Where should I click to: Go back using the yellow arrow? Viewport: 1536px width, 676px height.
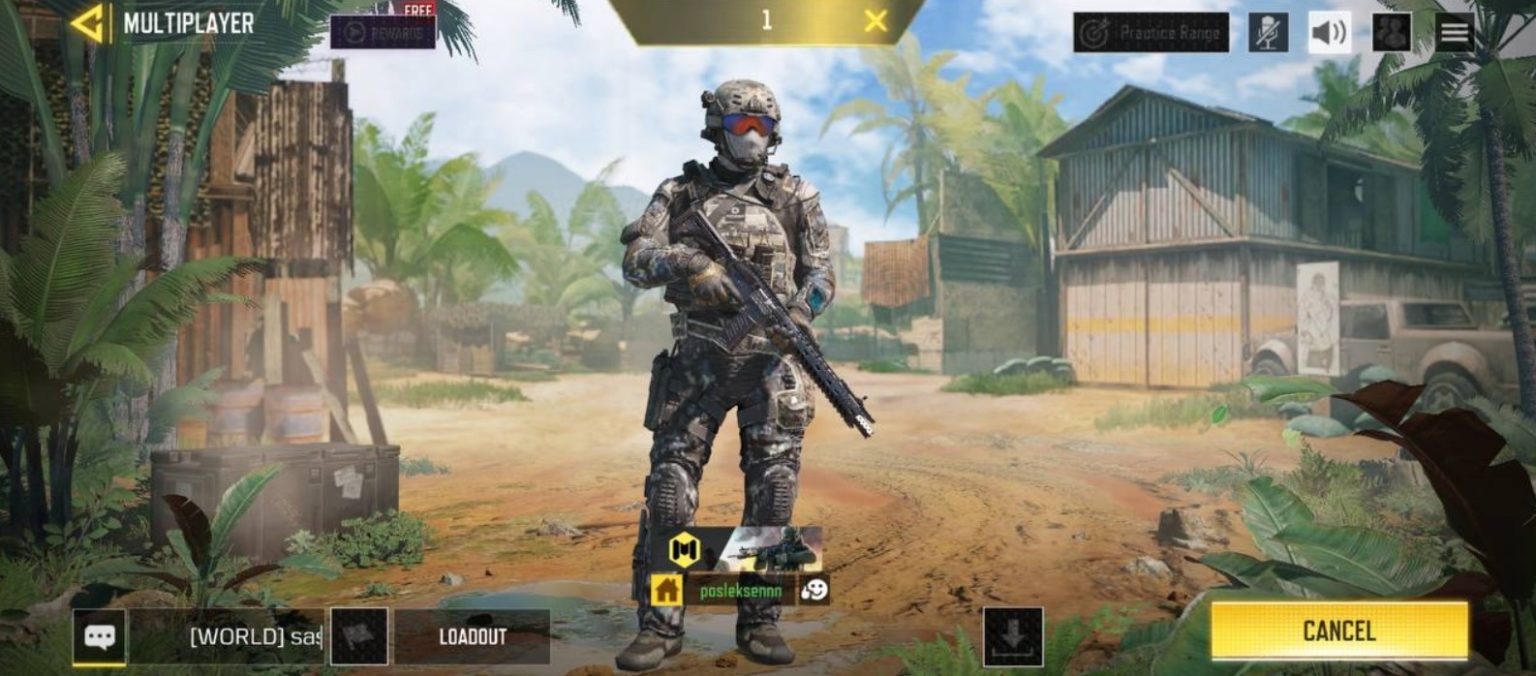[x=88, y=23]
